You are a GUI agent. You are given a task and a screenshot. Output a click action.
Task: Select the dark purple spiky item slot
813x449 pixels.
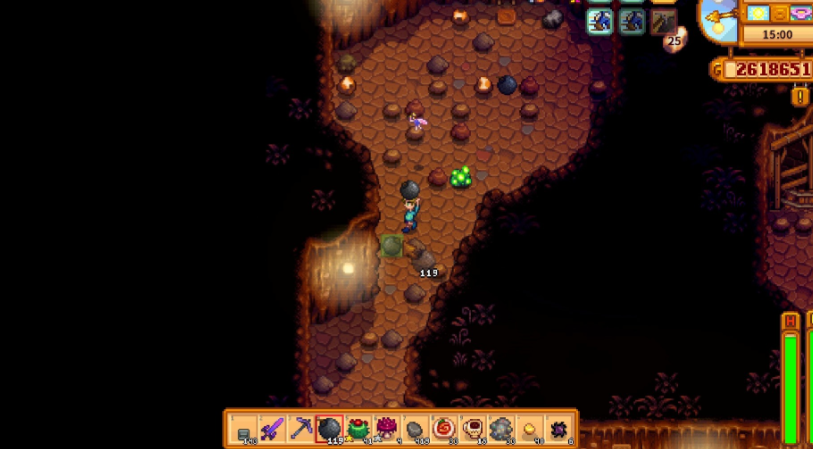(x=558, y=430)
